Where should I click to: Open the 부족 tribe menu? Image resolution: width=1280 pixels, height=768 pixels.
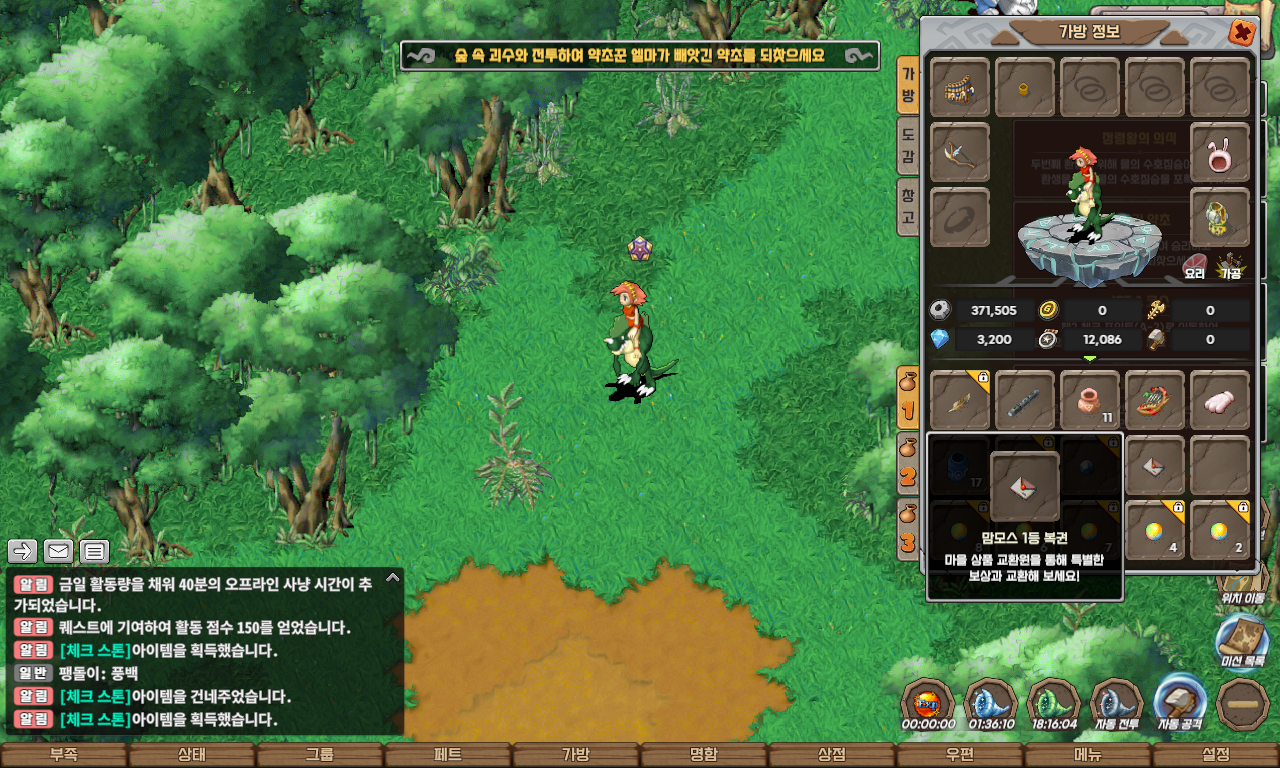coord(64,755)
